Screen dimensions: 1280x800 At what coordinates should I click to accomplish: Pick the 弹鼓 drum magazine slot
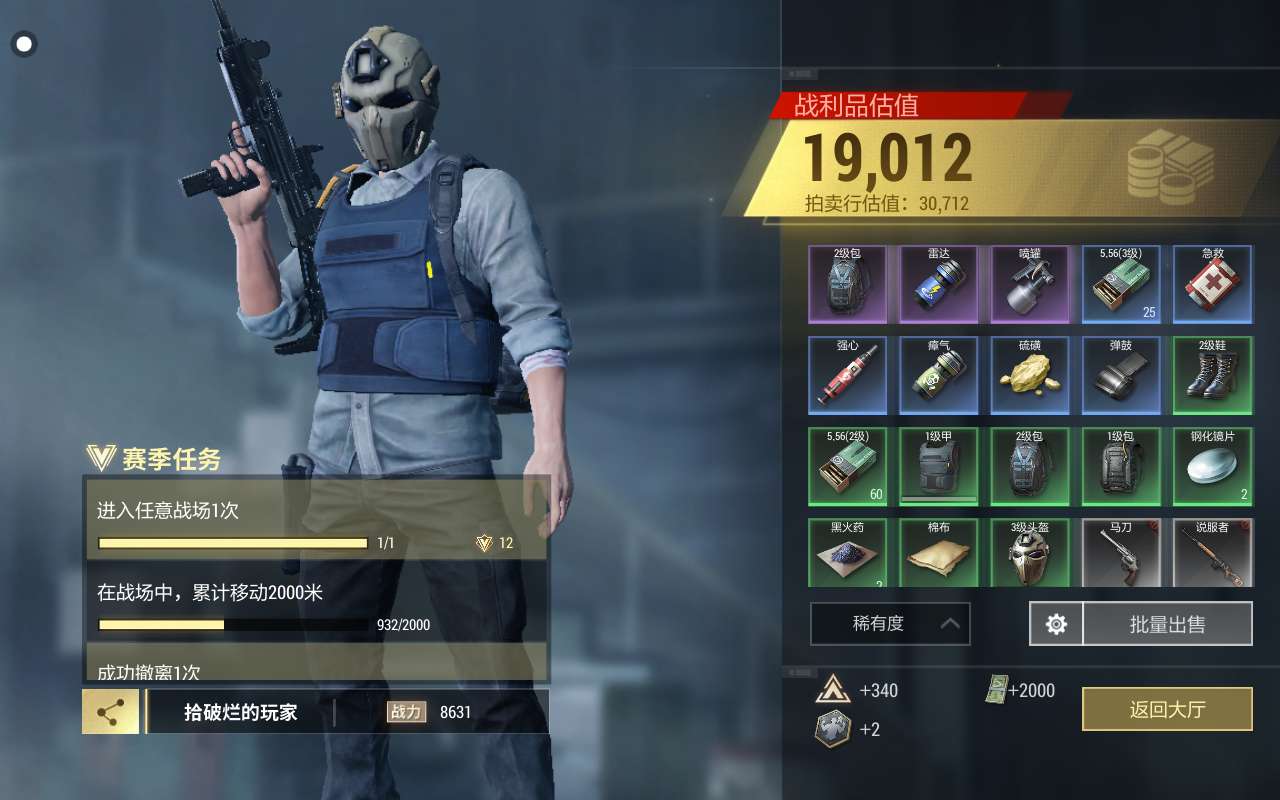point(1121,375)
